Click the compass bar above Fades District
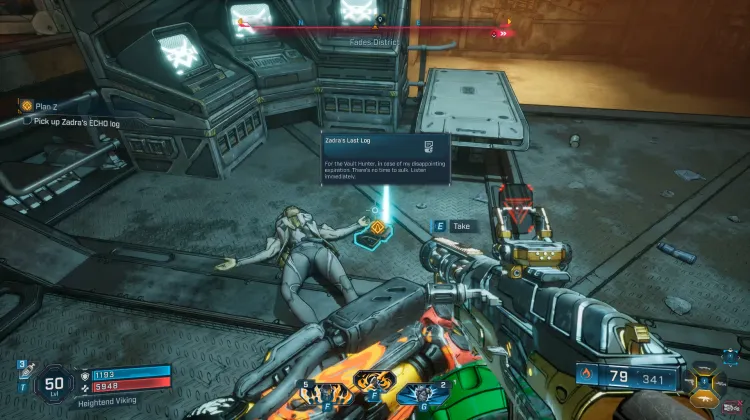This screenshot has height=420, width=750. [374, 31]
